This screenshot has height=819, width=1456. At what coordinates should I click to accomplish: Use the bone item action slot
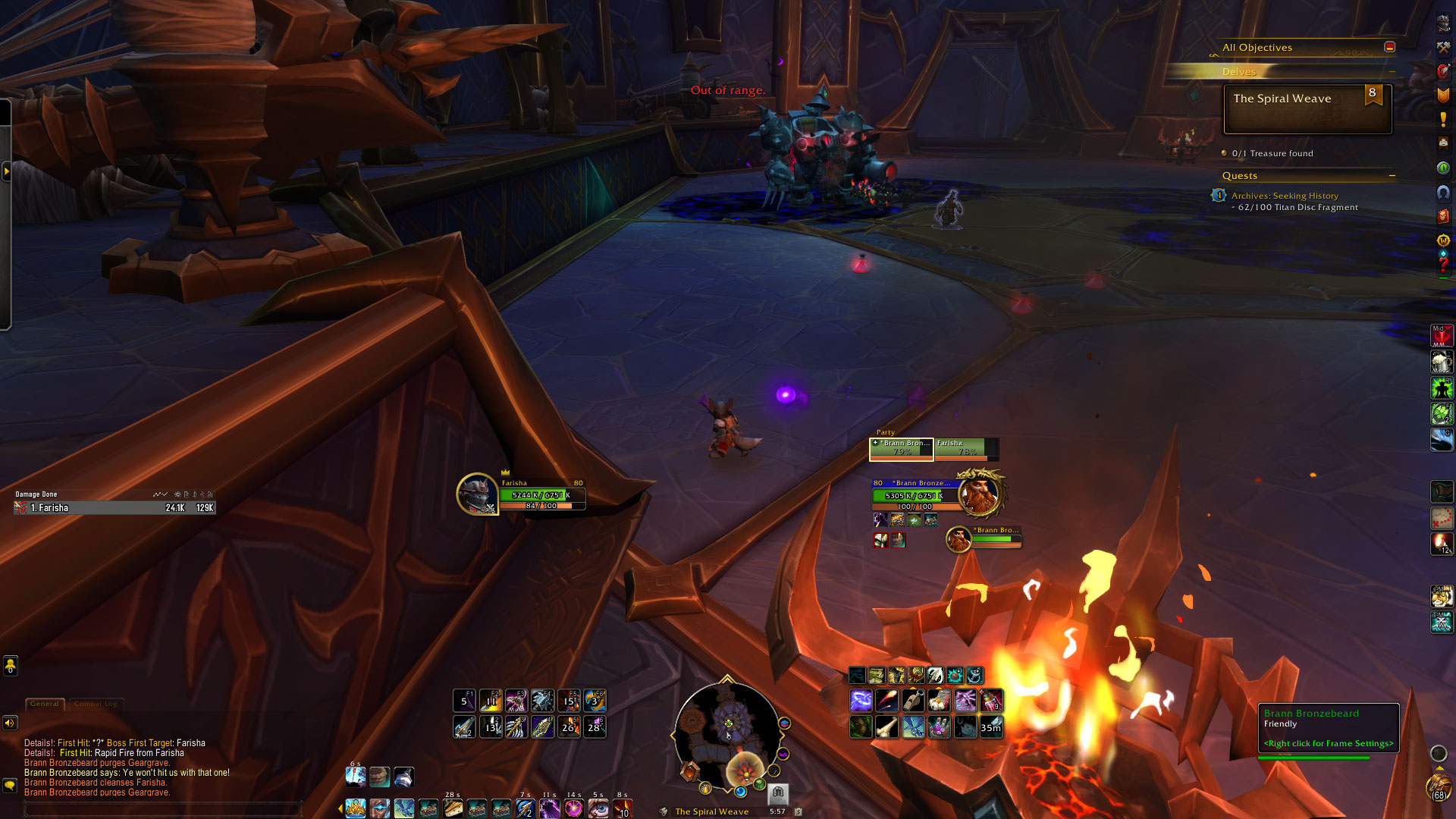(886, 727)
